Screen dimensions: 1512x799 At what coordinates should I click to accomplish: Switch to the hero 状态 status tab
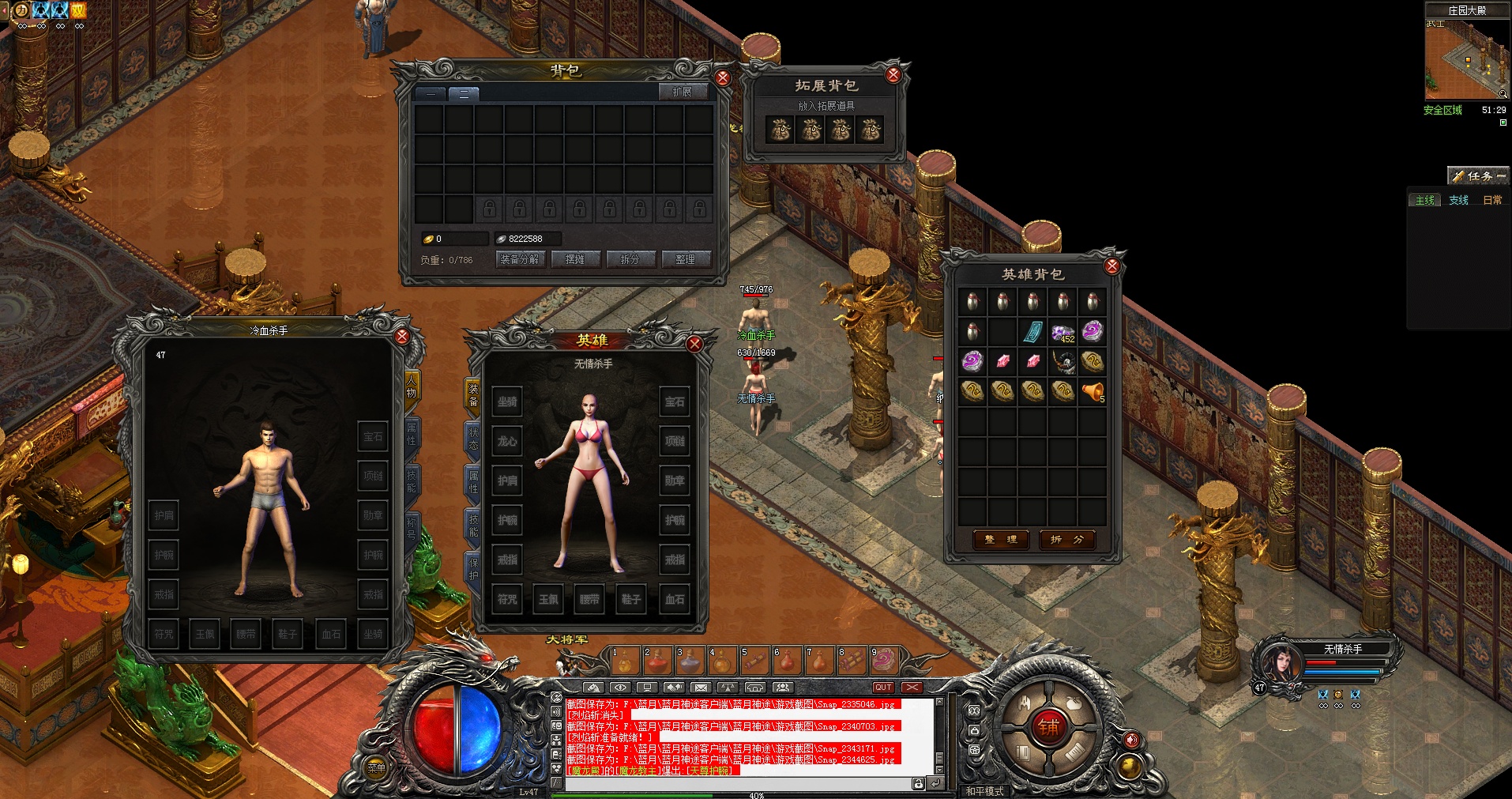473,439
